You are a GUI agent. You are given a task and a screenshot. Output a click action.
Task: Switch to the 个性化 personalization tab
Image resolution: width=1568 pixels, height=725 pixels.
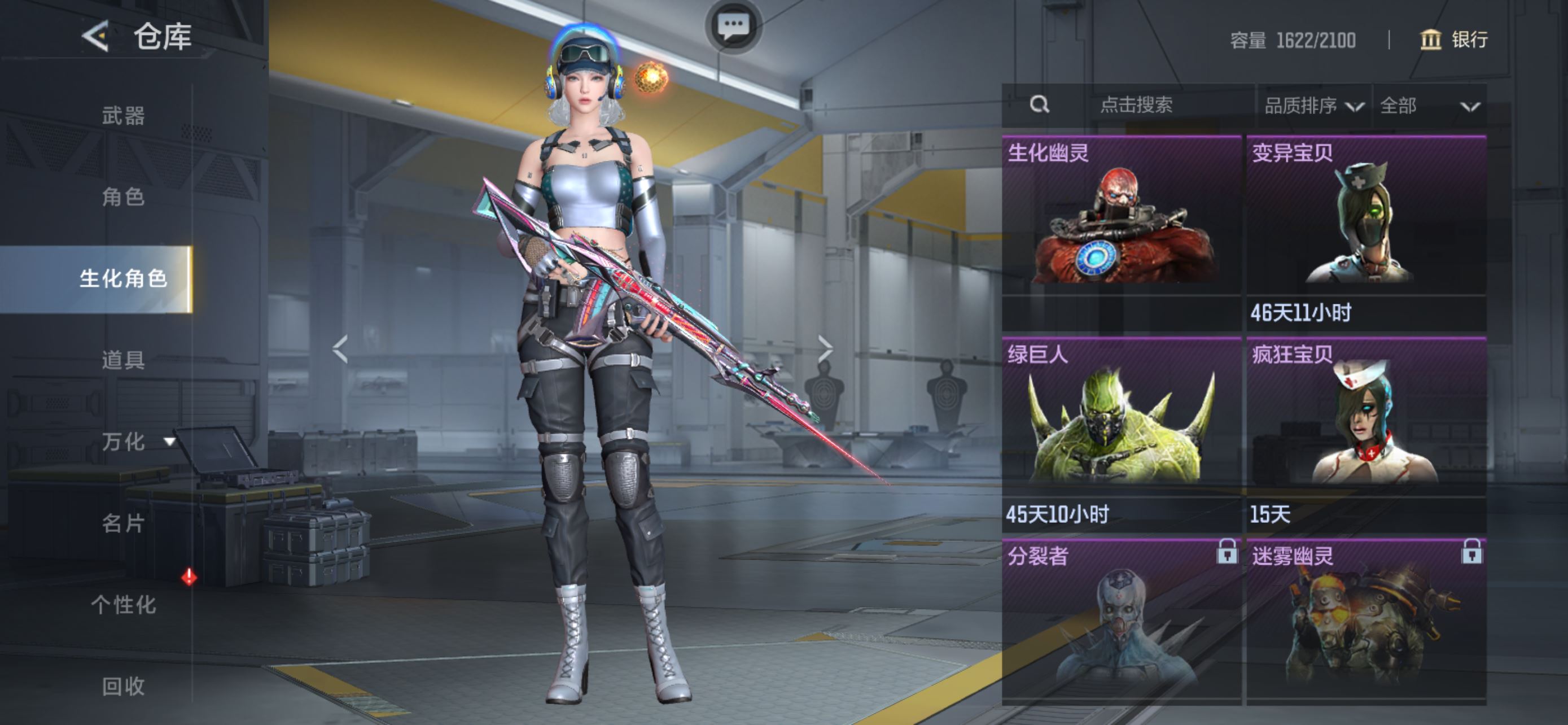[x=123, y=605]
